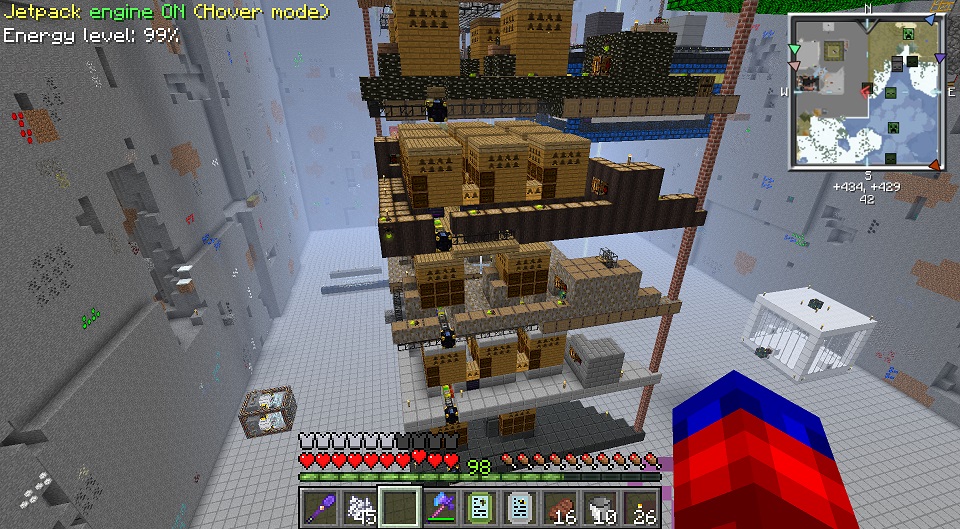Select the purple waypoint arrow on minimap edge

(x=939, y=57)
